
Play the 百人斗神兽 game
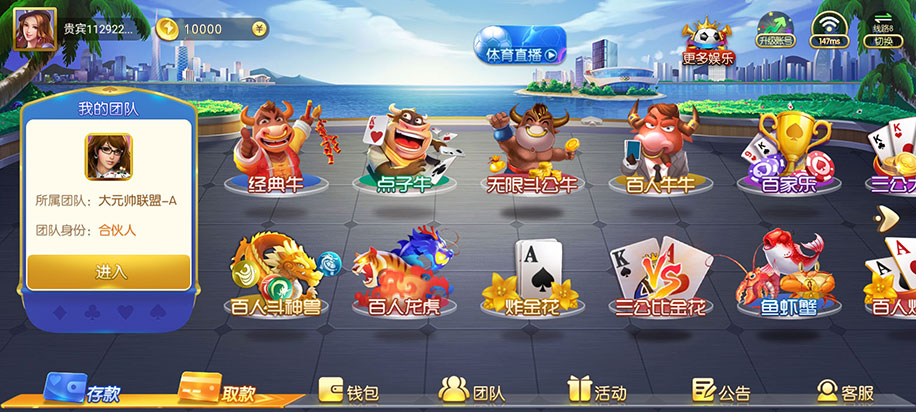point(275,275)
